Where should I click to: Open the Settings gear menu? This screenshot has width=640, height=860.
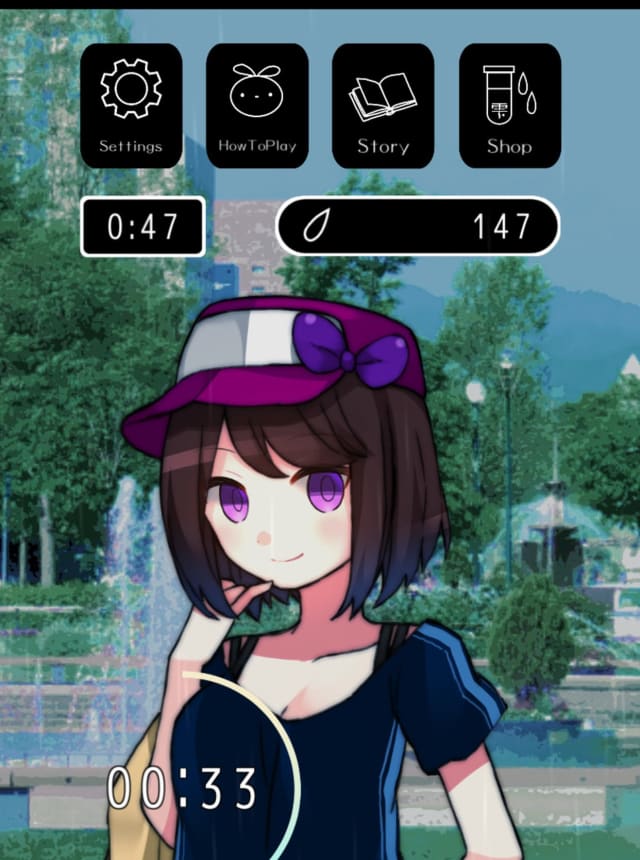(131, 105)
